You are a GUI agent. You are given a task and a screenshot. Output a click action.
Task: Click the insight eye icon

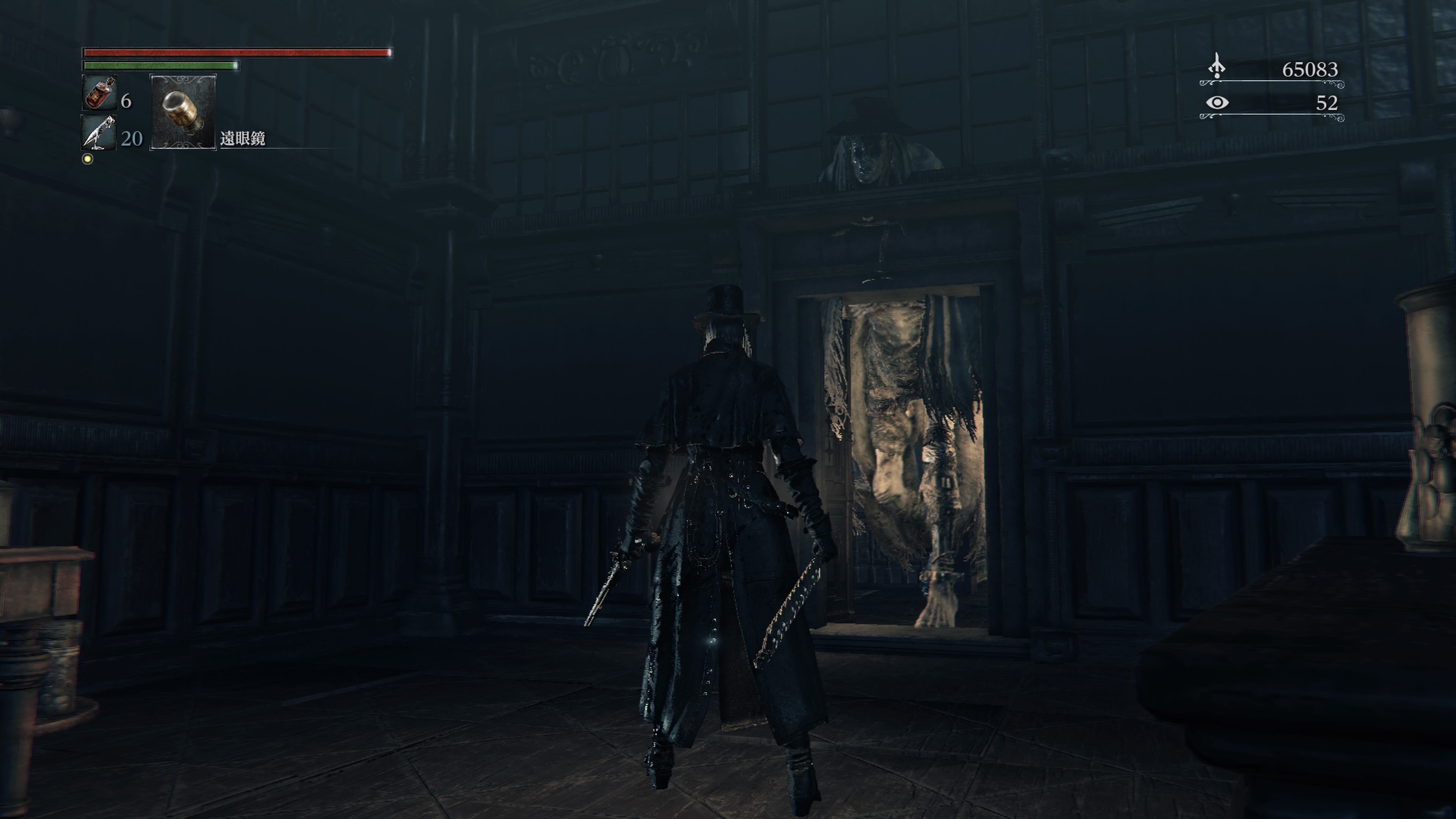pos(1217,102)
